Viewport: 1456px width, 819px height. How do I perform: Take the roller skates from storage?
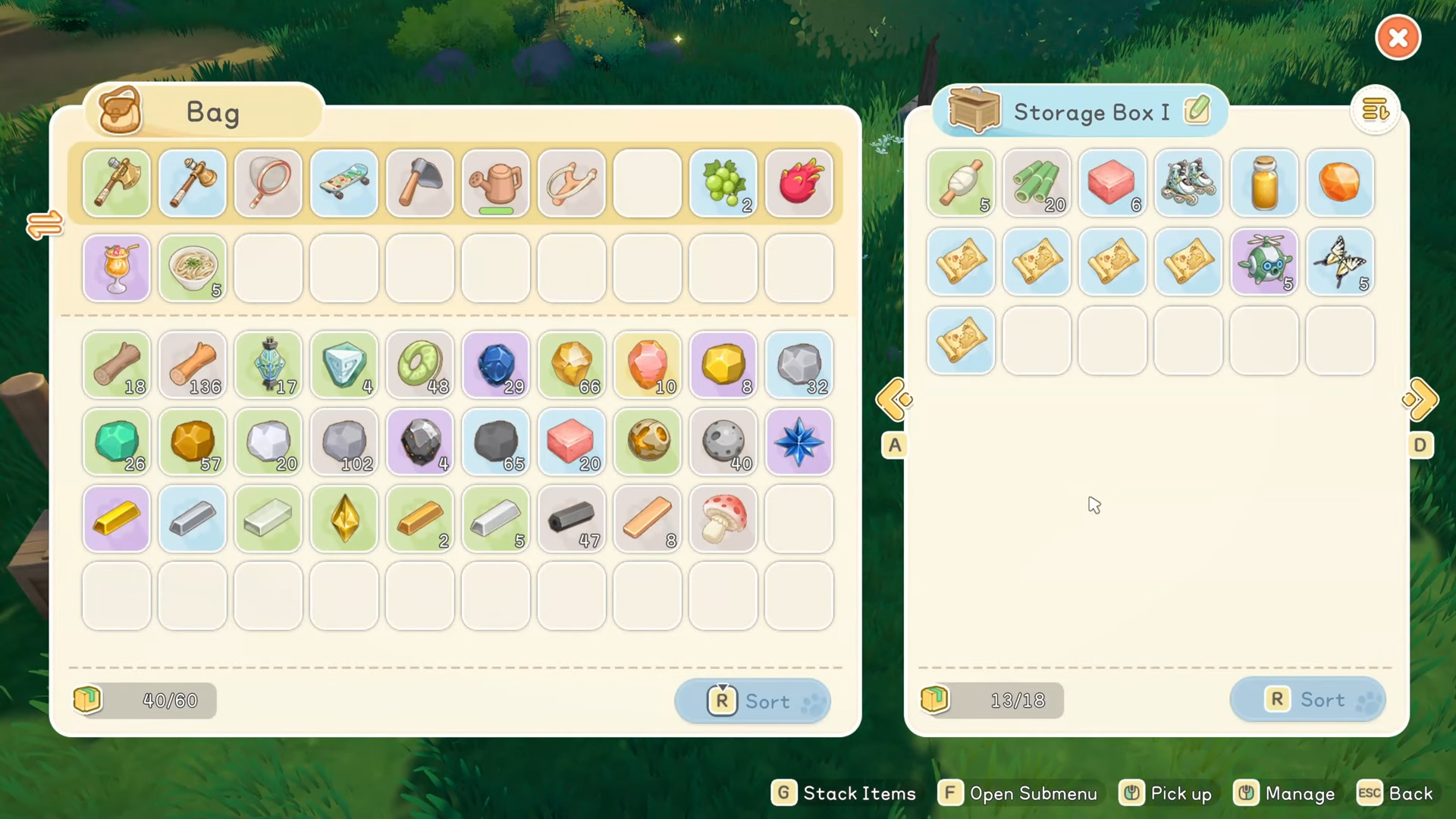pyautogui.click(x=1188, y=183)
